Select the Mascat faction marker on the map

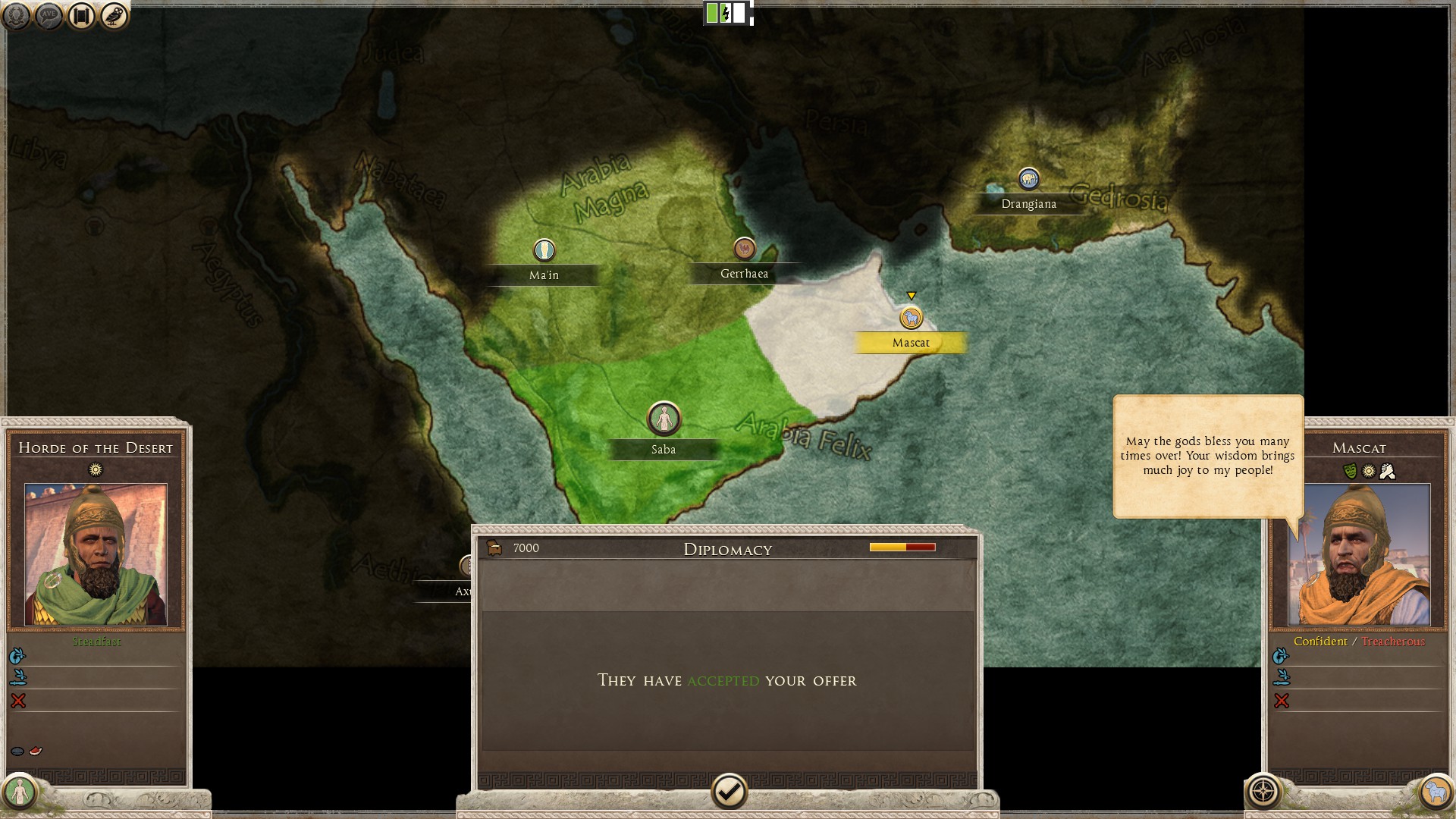coord(911,318)
